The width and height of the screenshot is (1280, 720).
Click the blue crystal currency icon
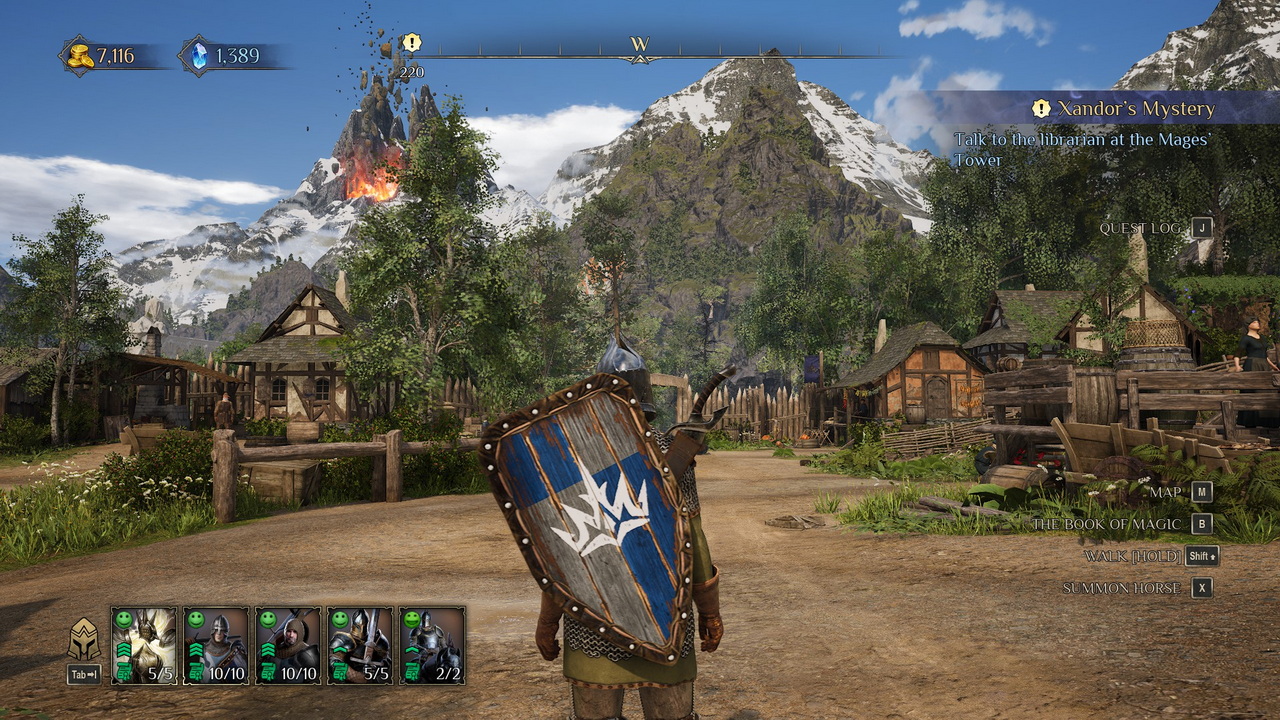pos(198,56)
